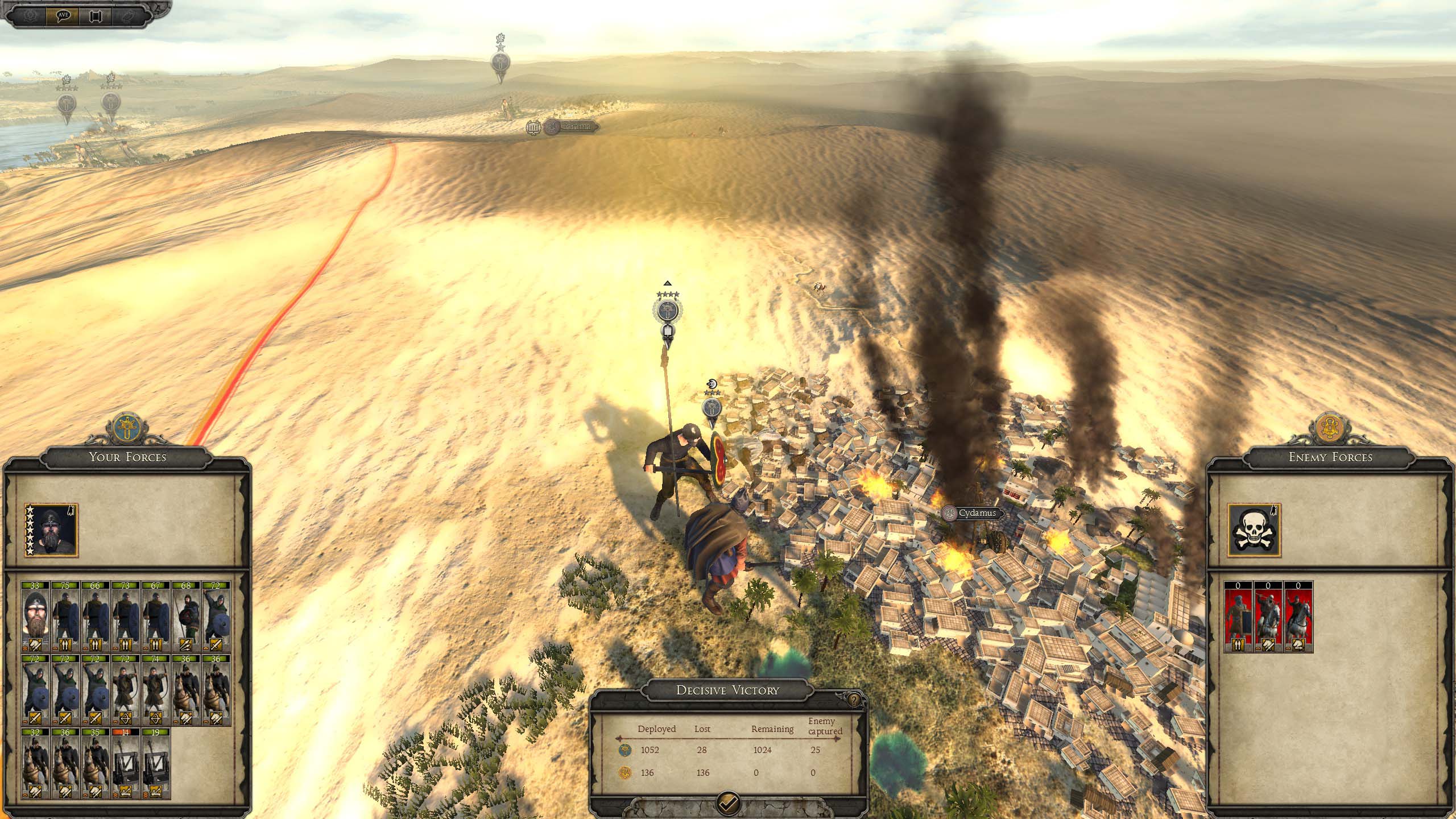
Task: Confirm the Decisive Victory with the checkmark button
Action: click(x=728, y=803)
